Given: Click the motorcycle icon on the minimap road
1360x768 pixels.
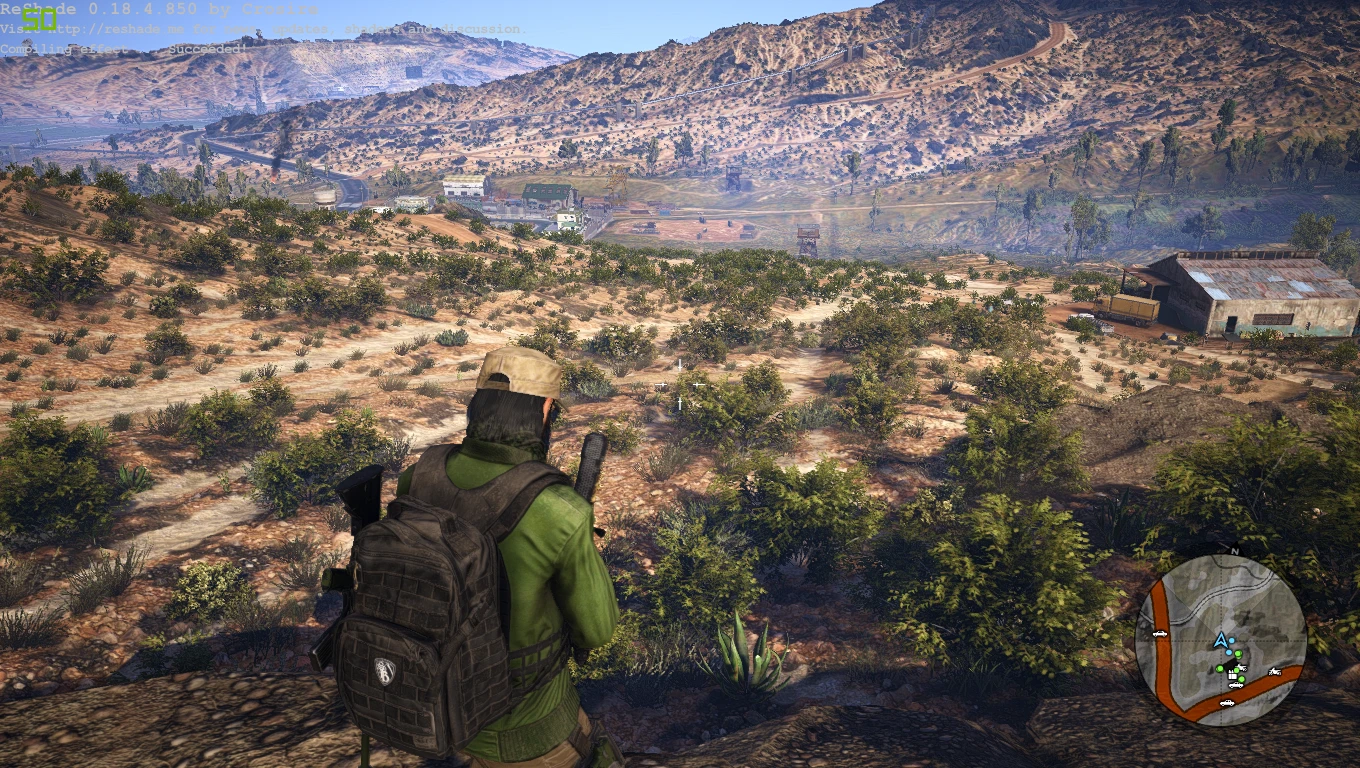Looking at the screenshot, I should tap(1274, 672).
